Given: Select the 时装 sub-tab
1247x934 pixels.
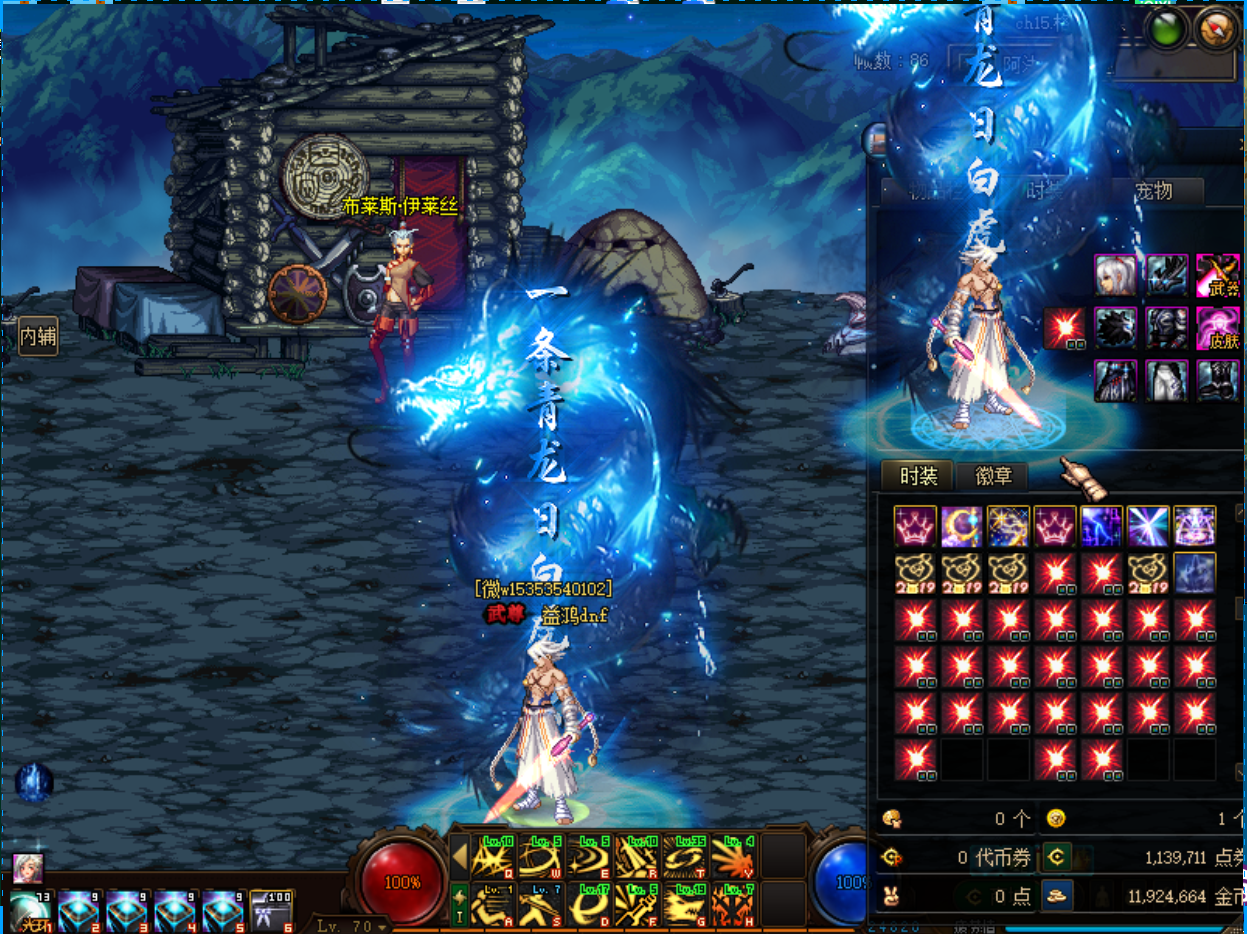Looking at the screenshot, I should click(x=918, y=476).
